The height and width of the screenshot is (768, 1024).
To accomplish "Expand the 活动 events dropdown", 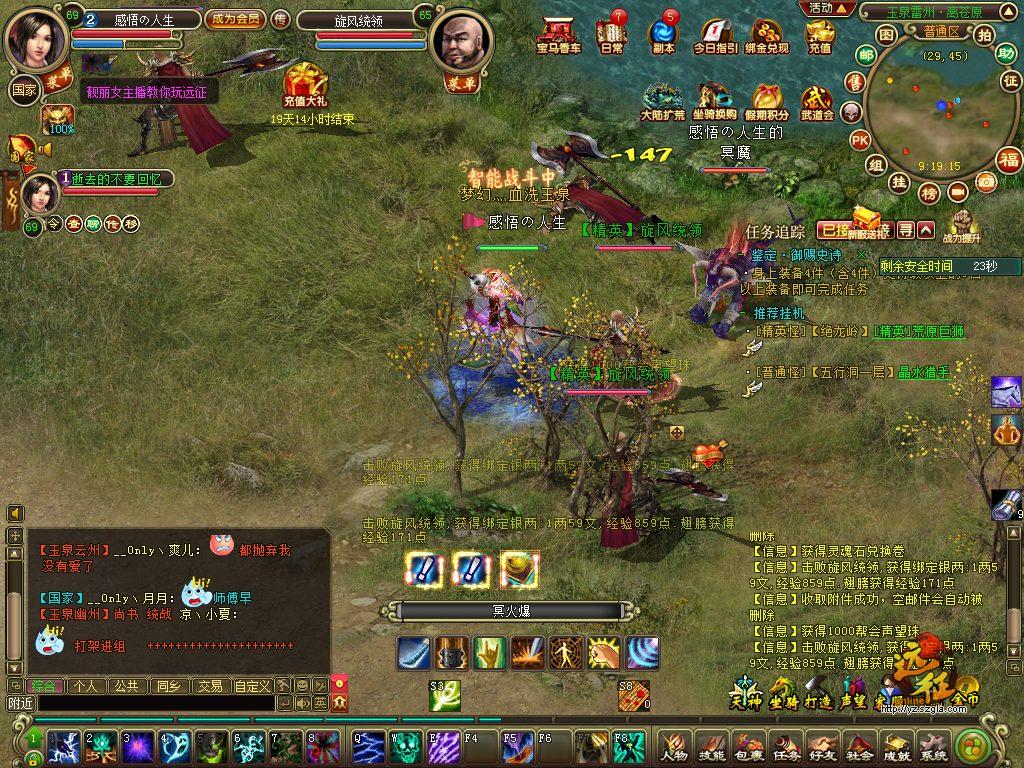I will (830, 8).
